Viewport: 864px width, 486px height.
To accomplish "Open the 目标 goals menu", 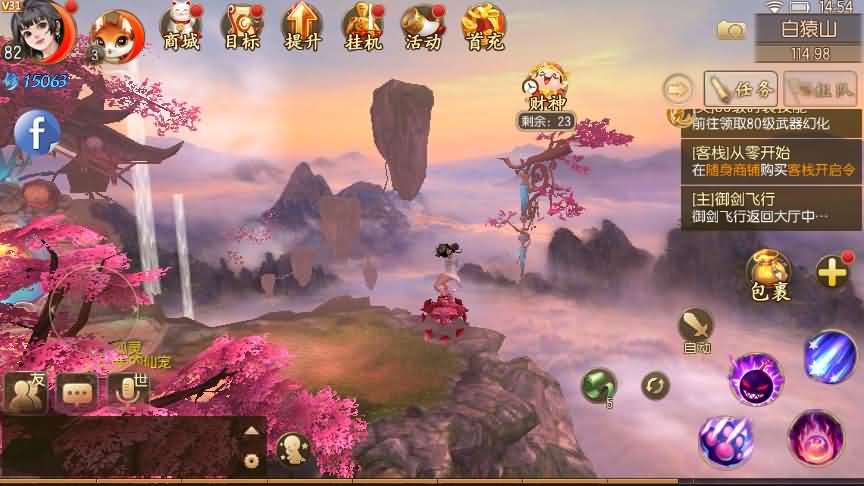I will pos(241,27).
